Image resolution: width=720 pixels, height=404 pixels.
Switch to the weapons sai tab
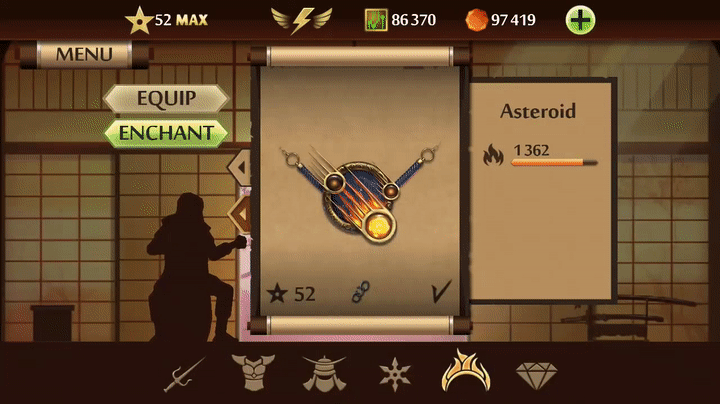(x=184, y=374)
